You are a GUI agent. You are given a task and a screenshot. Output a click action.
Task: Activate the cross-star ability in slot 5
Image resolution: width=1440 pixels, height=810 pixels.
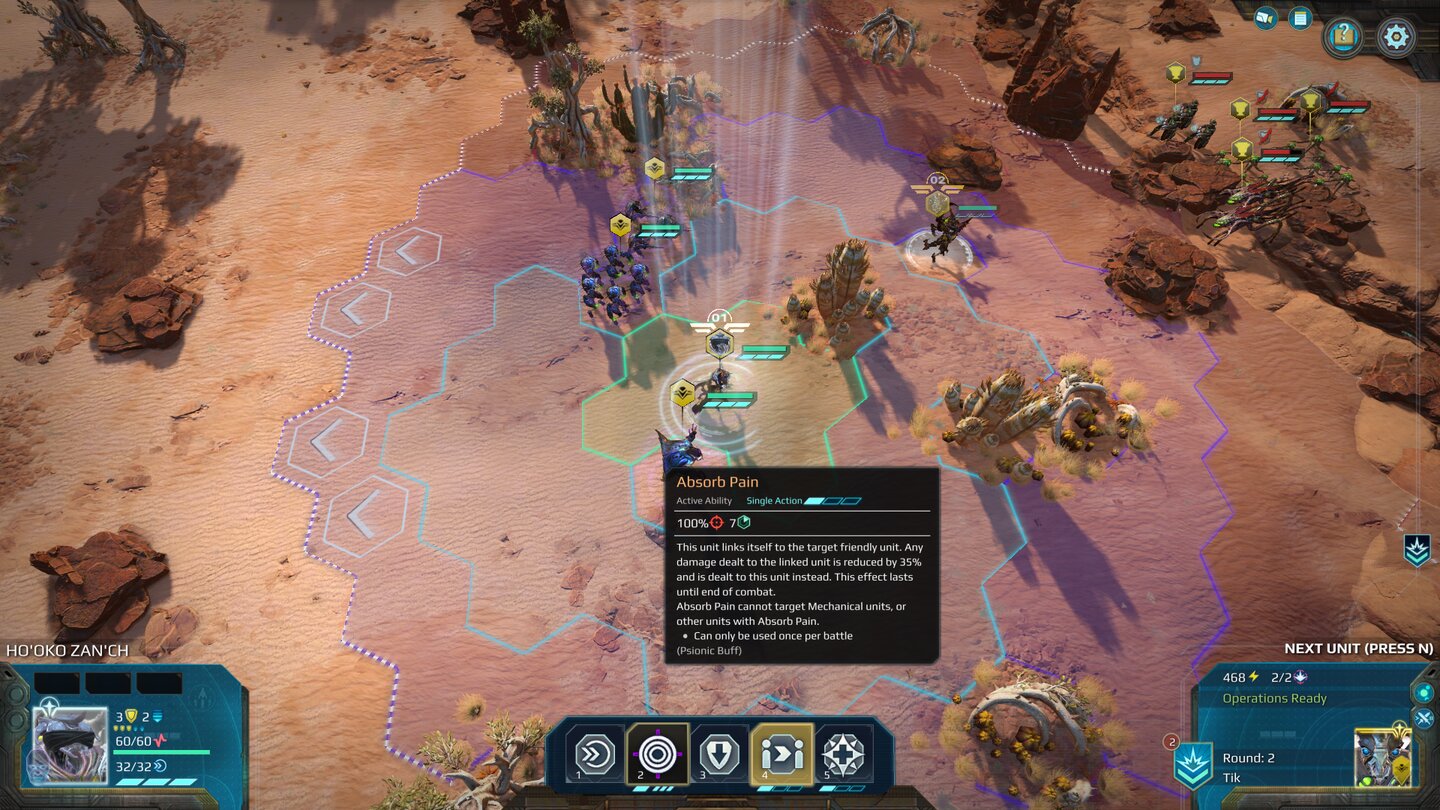click(x=843, y=753)
